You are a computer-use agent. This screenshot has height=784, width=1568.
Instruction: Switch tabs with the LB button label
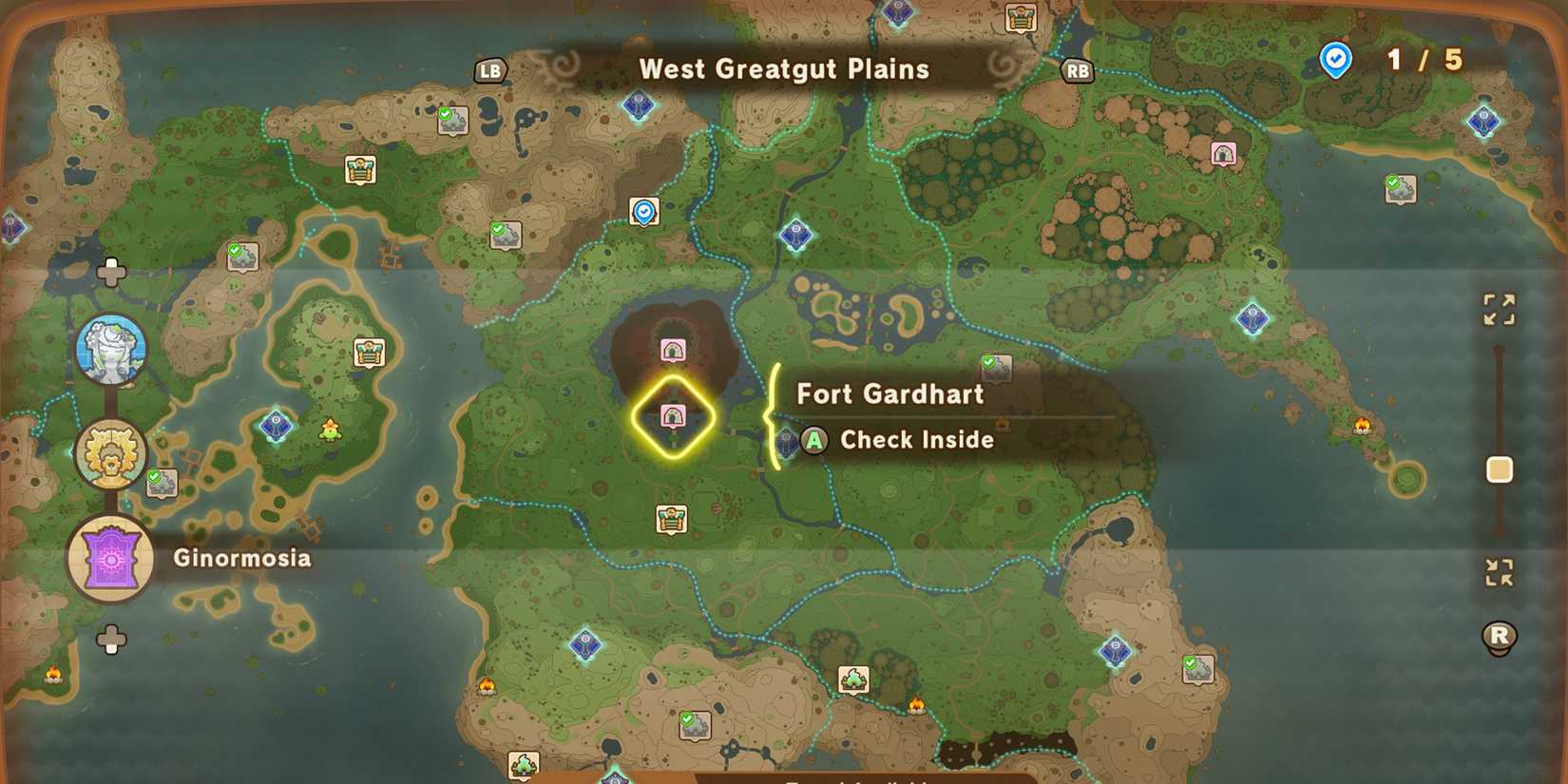[x=490, y=69]
